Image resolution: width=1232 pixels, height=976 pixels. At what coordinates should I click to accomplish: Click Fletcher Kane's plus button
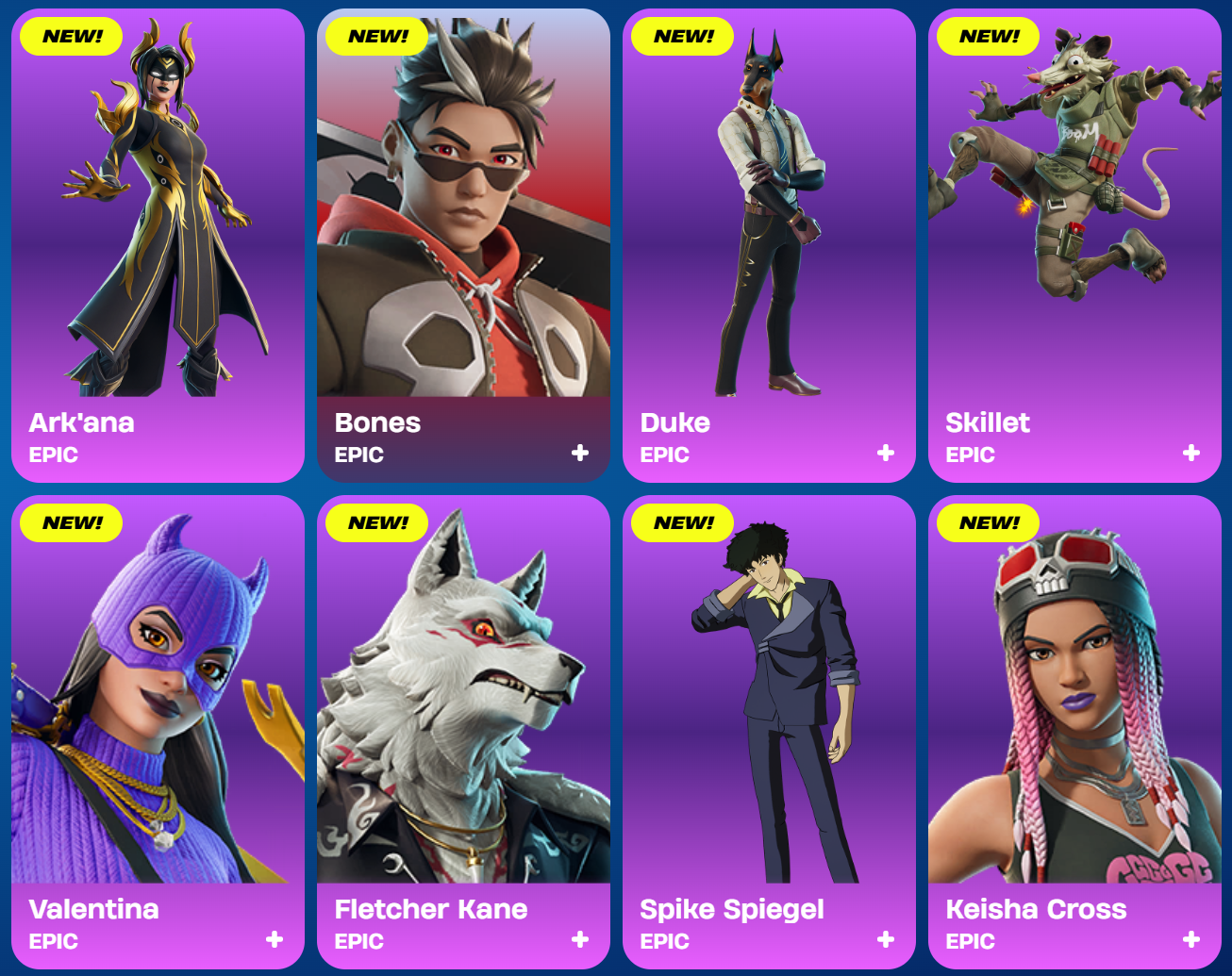tap(580, 940)
